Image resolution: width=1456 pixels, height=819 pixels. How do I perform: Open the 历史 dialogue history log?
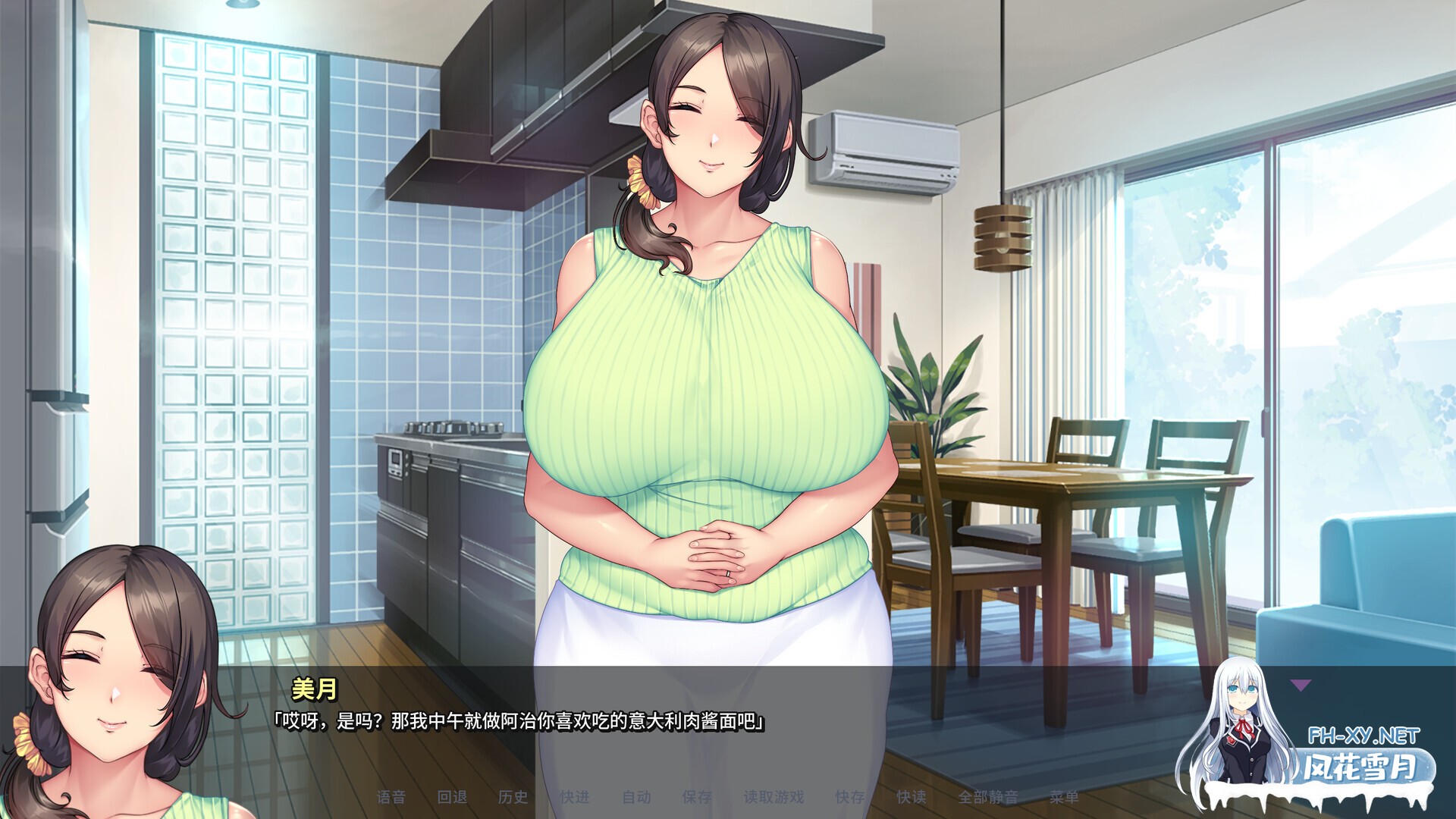516,797
